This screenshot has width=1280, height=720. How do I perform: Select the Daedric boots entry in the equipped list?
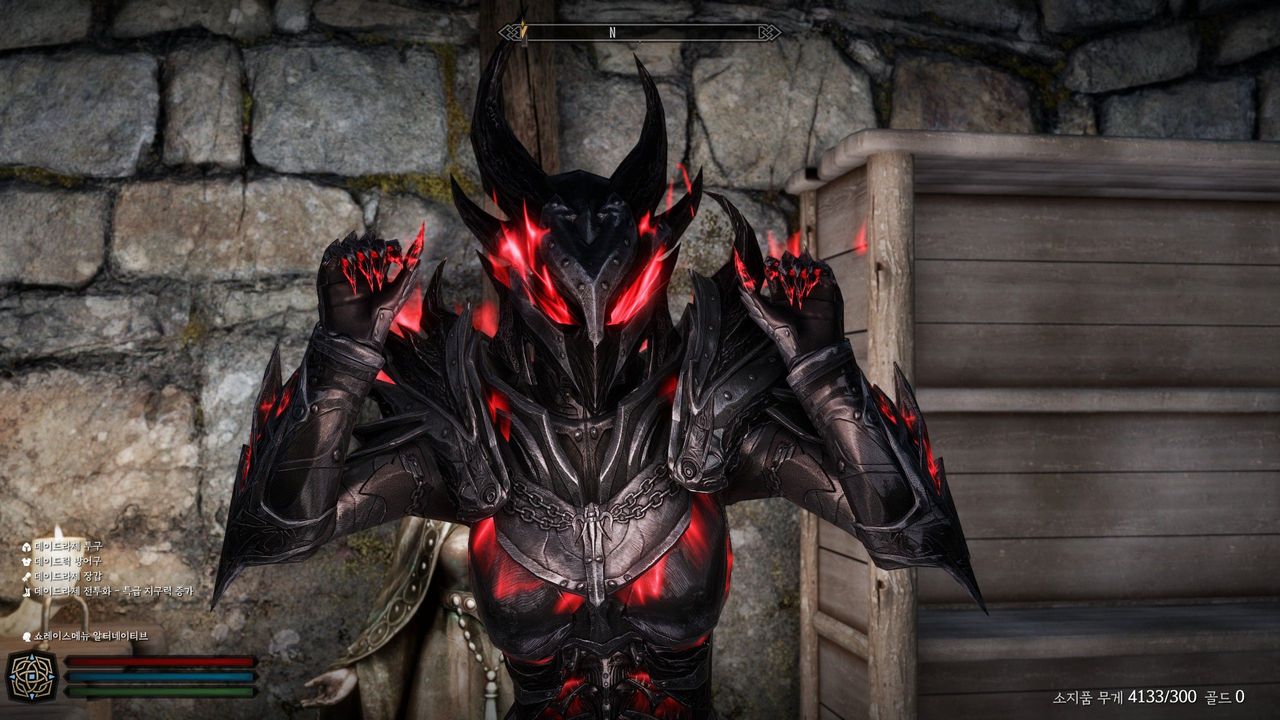point(112,591)
